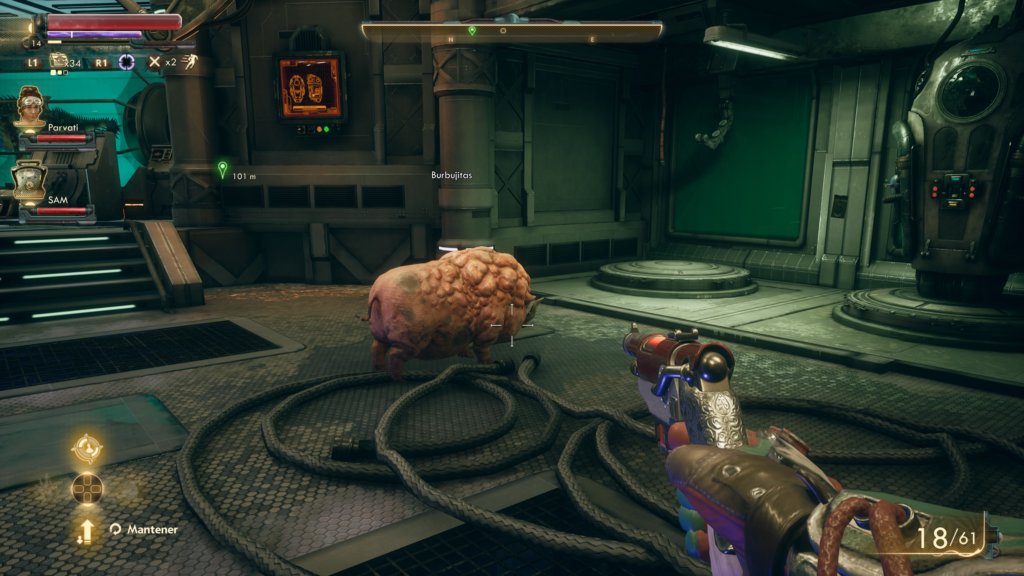The width and height of the screenshot is (1024, 576).
Task: Click the up-arrow companion follow command icon
Action: point(87,529)
